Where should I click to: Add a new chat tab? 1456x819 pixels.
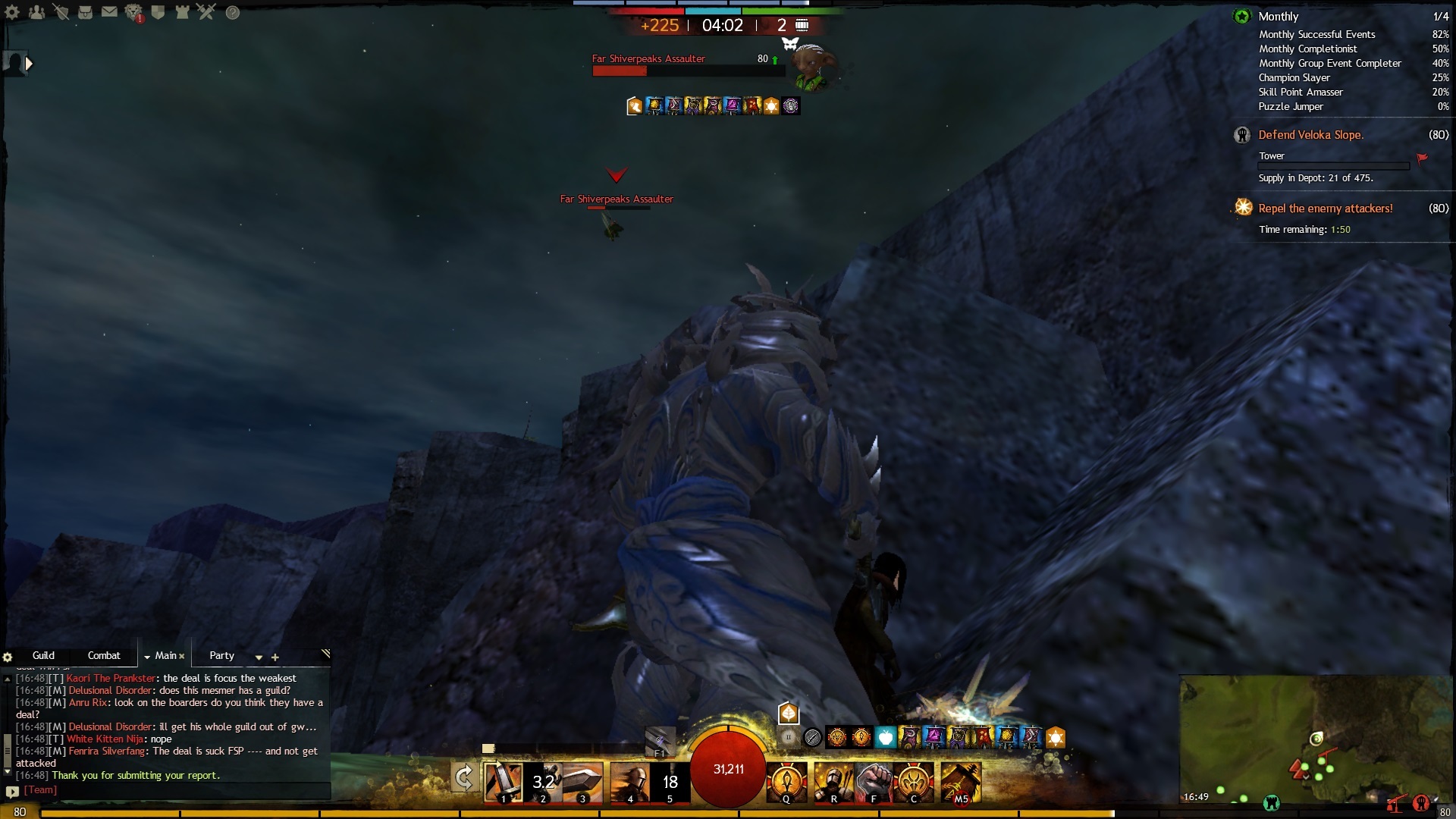click(275, 657)
